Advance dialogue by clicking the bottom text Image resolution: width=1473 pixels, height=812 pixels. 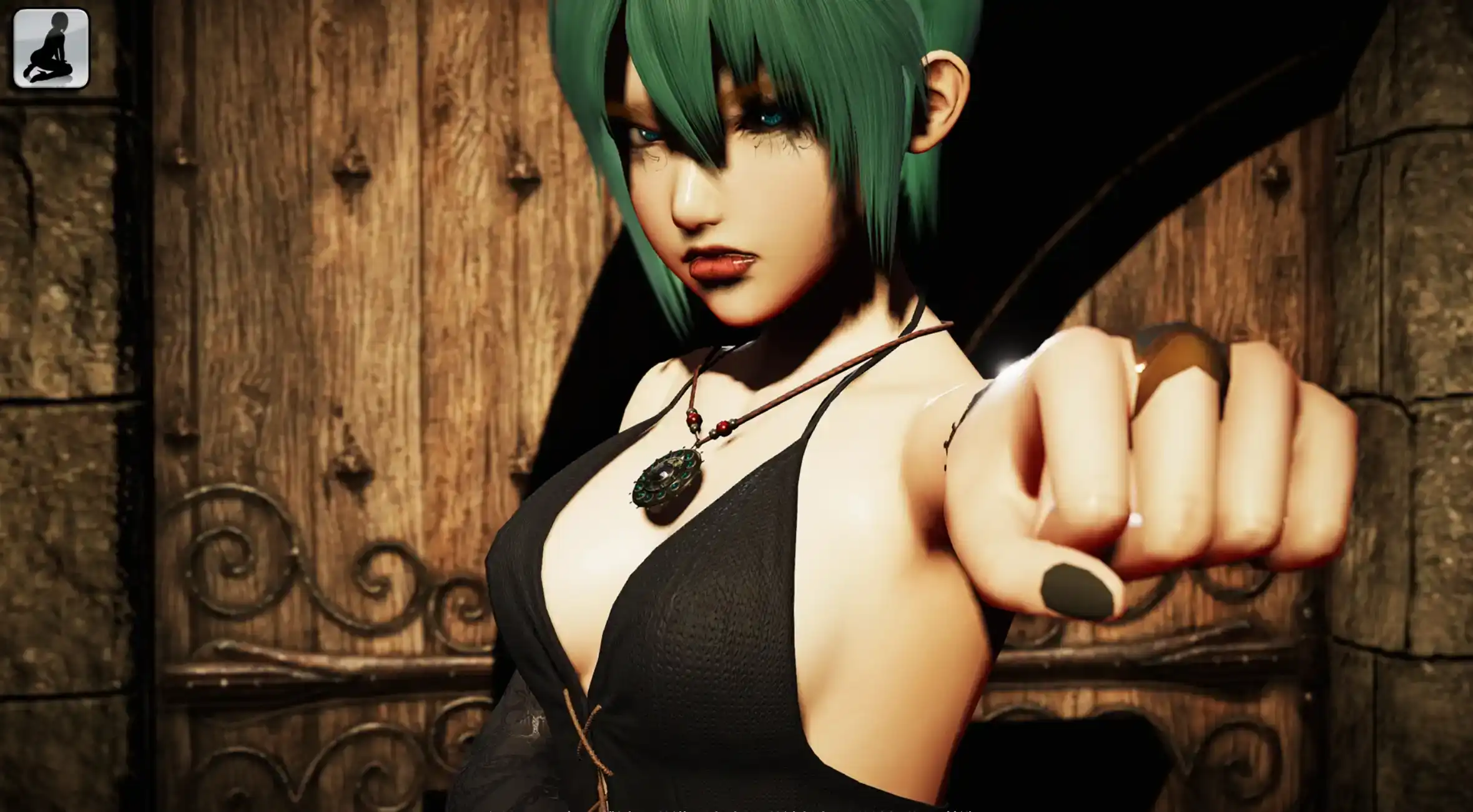coord(737,808)
